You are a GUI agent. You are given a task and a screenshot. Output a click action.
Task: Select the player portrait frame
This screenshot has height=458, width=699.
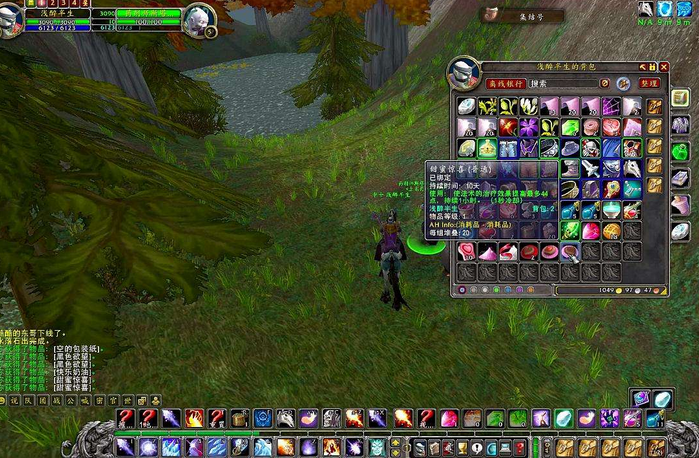[x=12, y=18]
